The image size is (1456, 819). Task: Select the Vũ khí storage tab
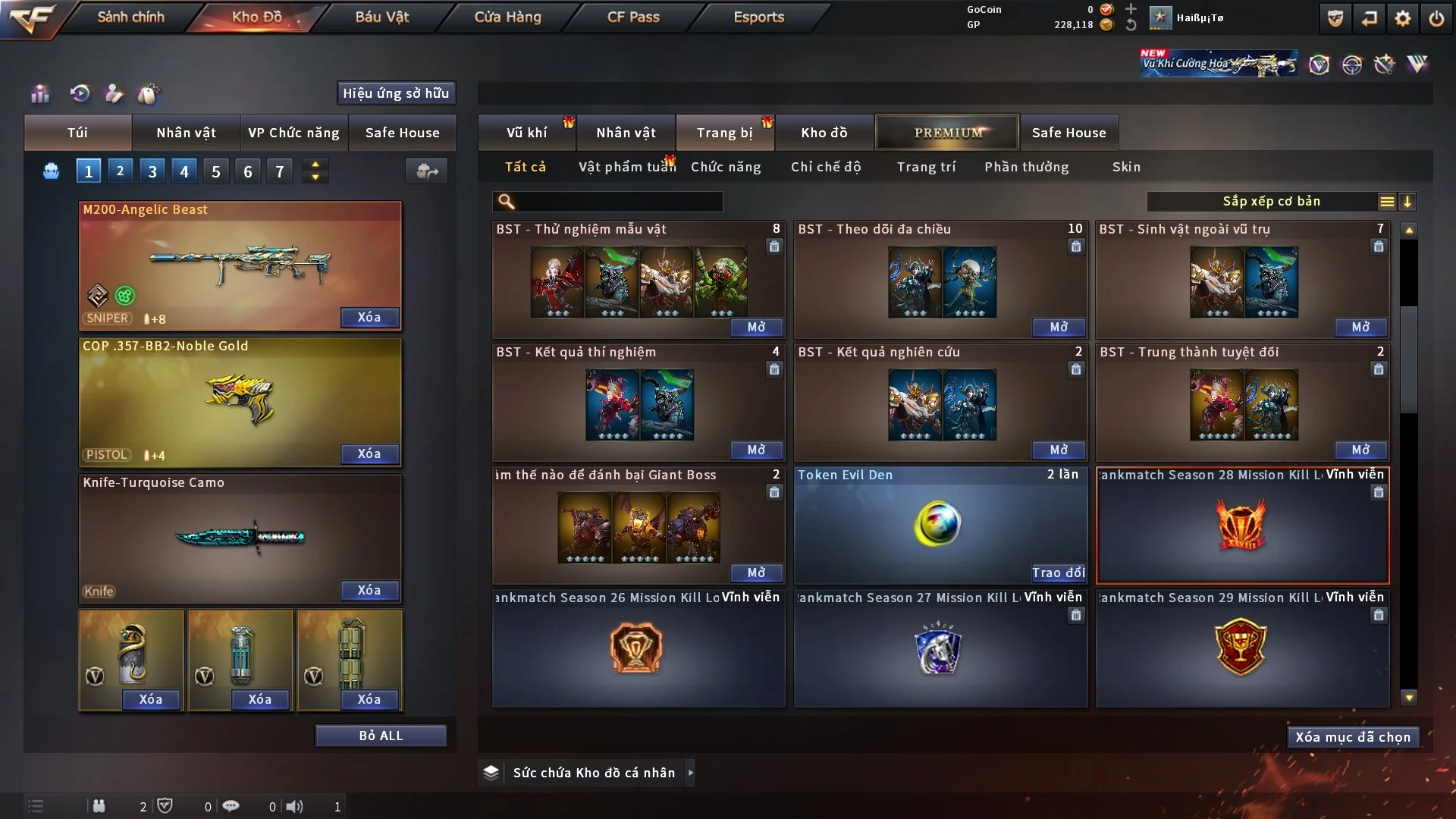click(526, 133)
